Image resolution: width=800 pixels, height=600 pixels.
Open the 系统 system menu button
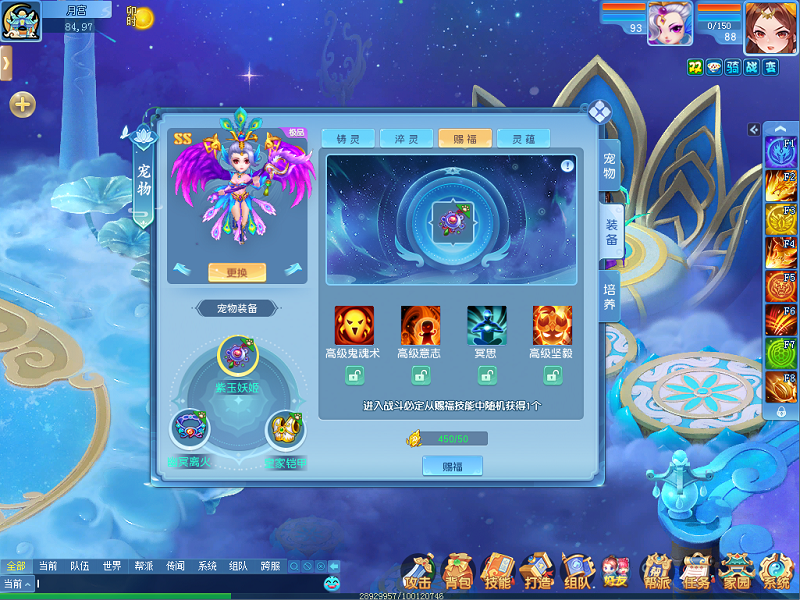775,573
